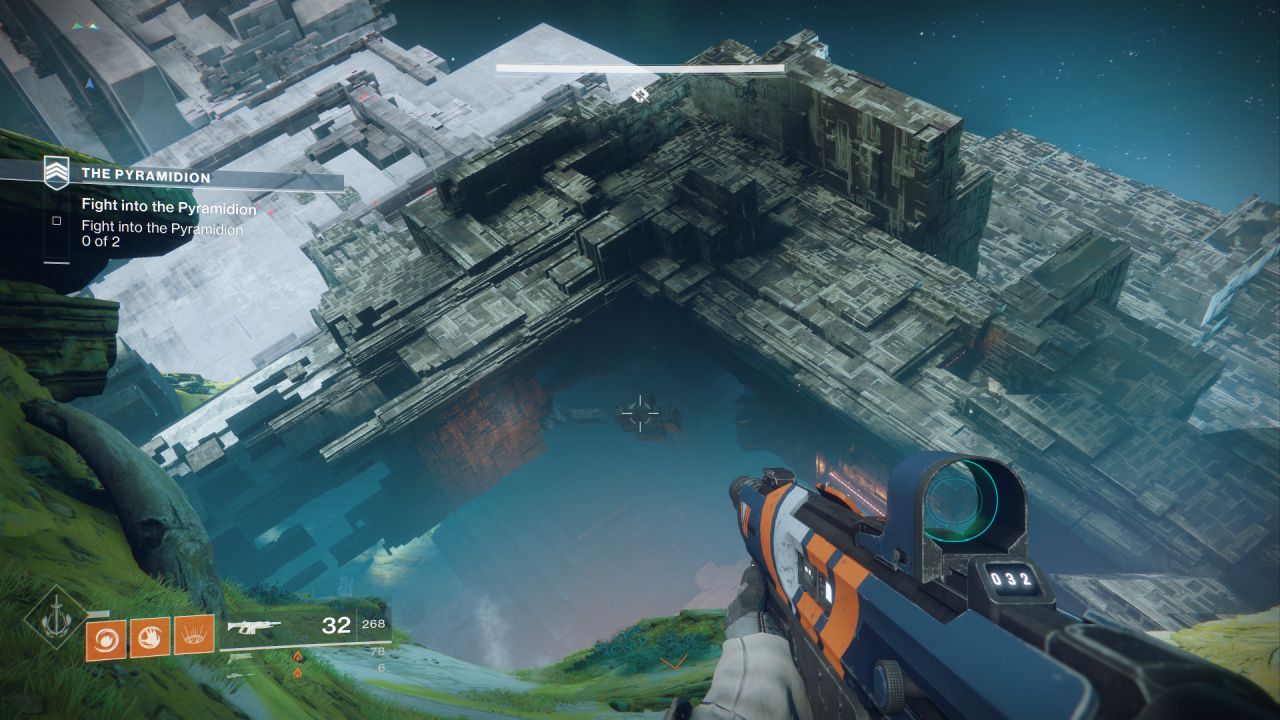Expand THE PYRAMIDION quest tracker header
Image resolution: width=1280 pixels, height=720 pixels.
(146, 176)
